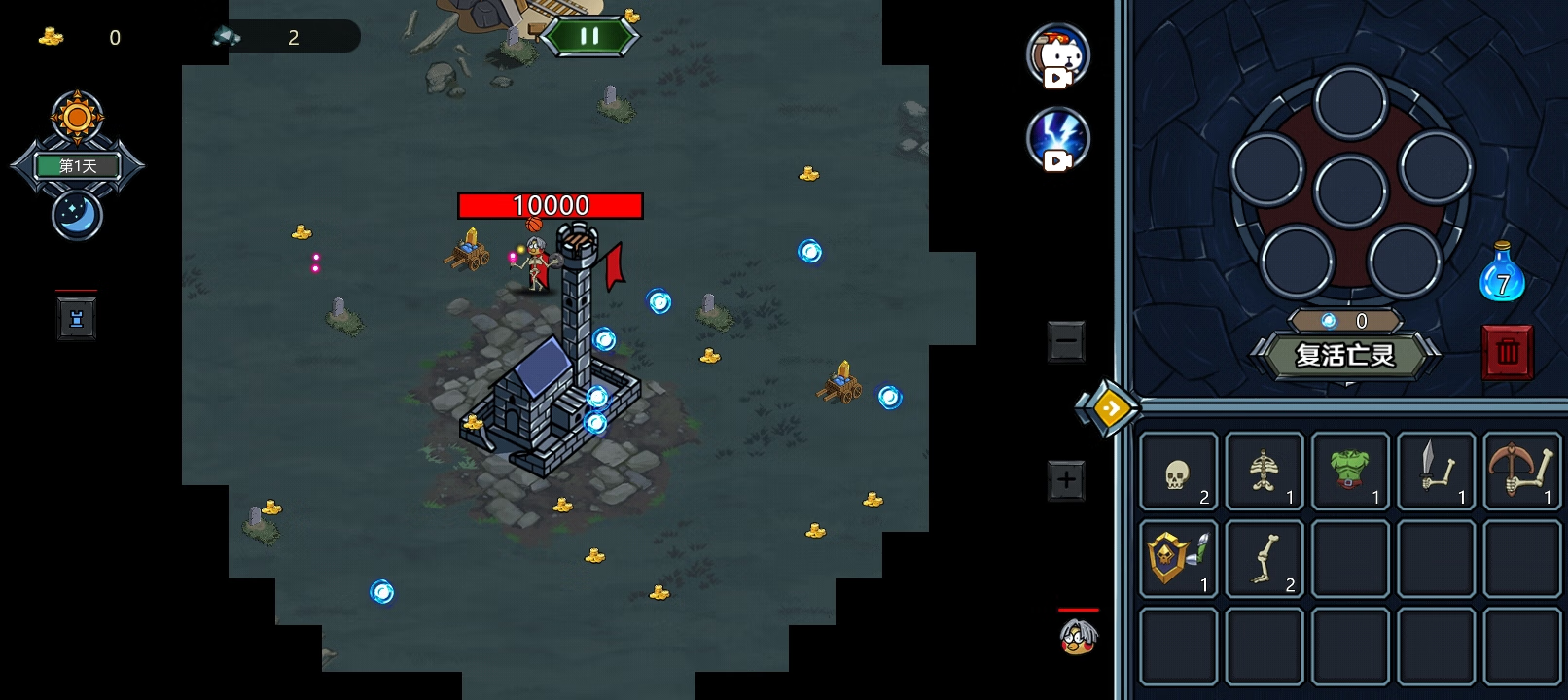
Task: Click the 复活亡灵 revive undead button
Action: pyautogui.click(x=1345, y=356)
